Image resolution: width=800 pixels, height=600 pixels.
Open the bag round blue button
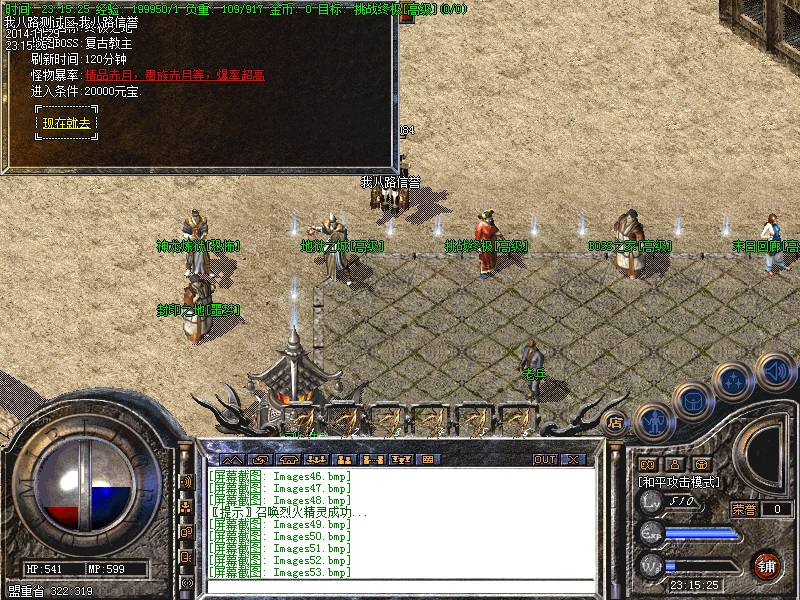coord(691,400)
